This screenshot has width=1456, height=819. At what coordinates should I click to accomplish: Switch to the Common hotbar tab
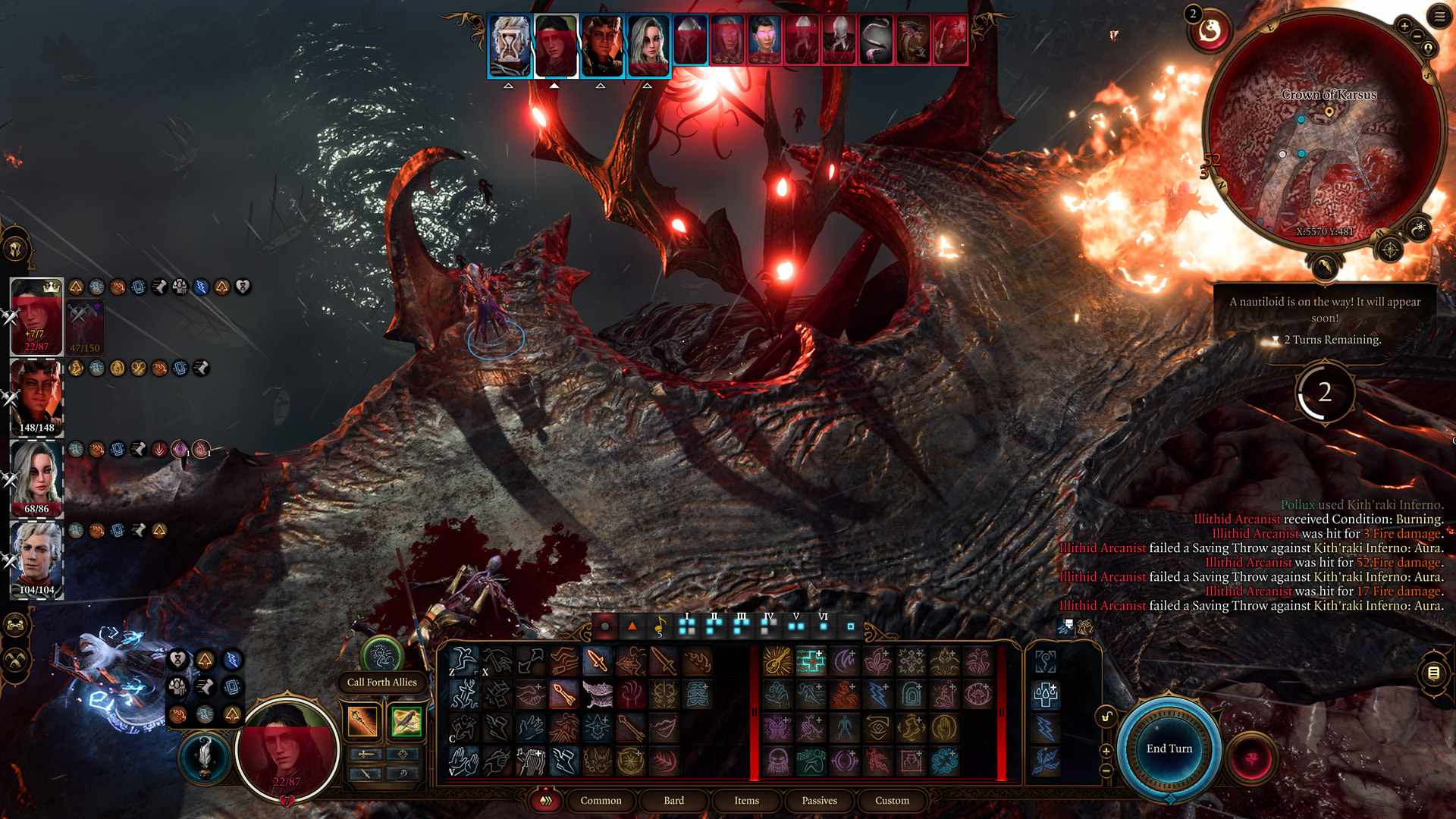click(601, 801)
